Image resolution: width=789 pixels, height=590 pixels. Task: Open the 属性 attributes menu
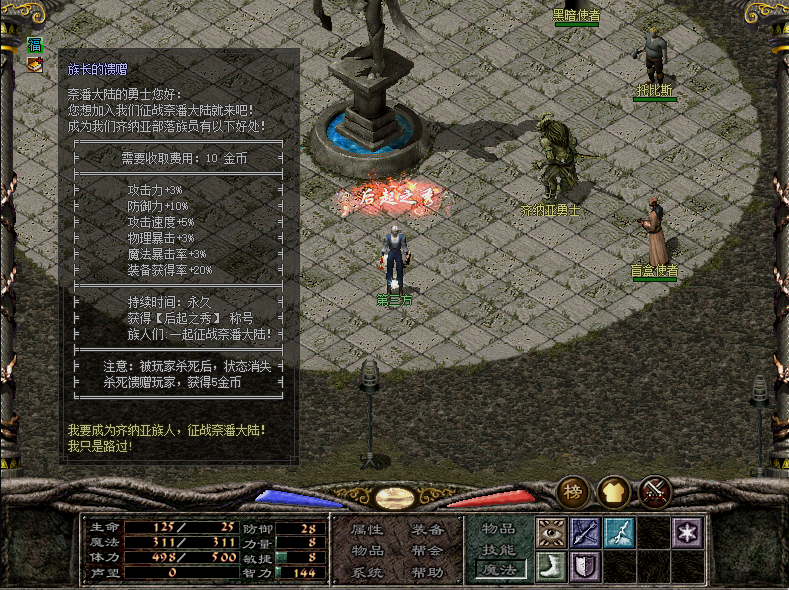click(368, 529)
